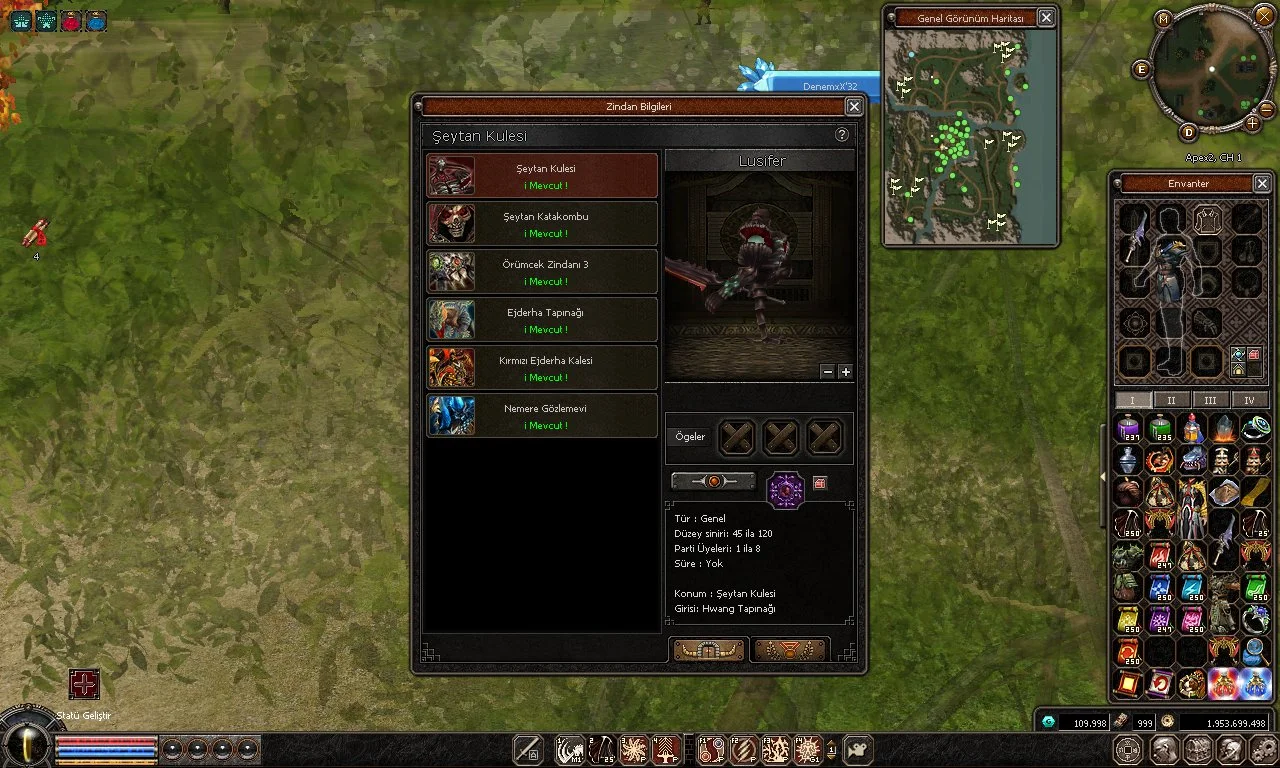Open Kırmızı Ejderha Kalesi dungeon info
The width and height of the screenshot is (1280, 768).
(542, 368)
